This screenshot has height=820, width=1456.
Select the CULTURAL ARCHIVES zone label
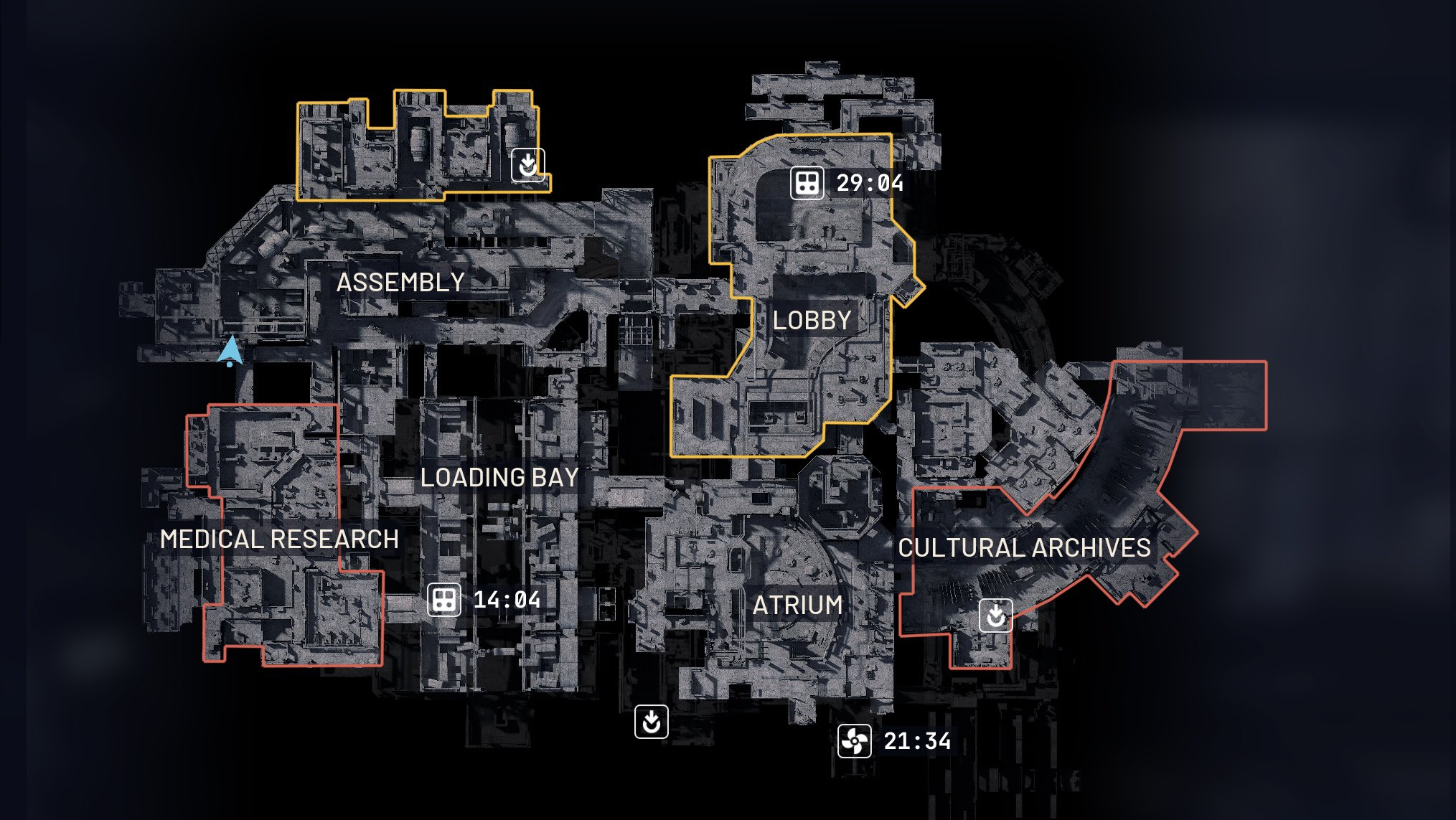point(1024,547)
